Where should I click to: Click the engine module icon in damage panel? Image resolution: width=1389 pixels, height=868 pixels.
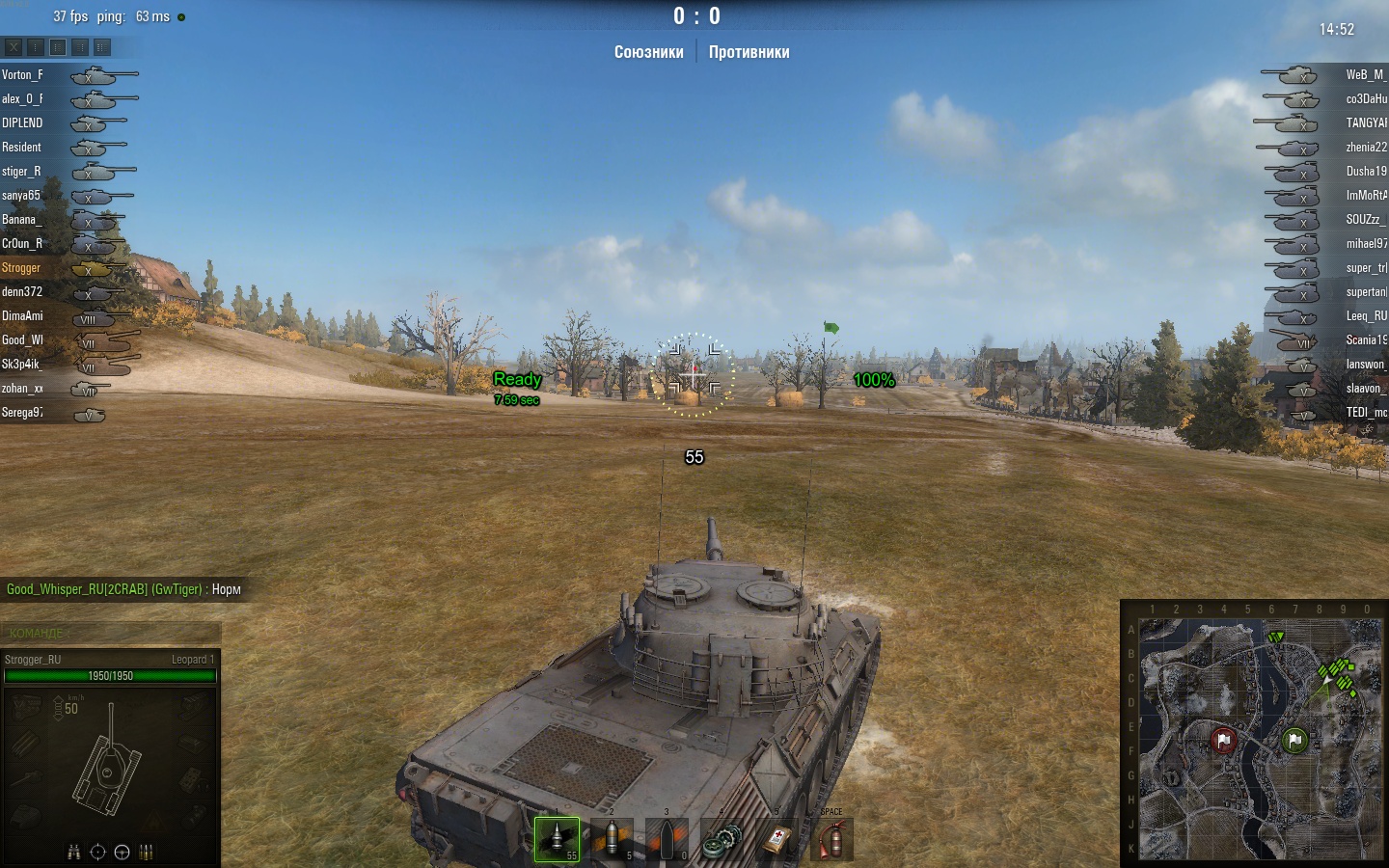26,707
